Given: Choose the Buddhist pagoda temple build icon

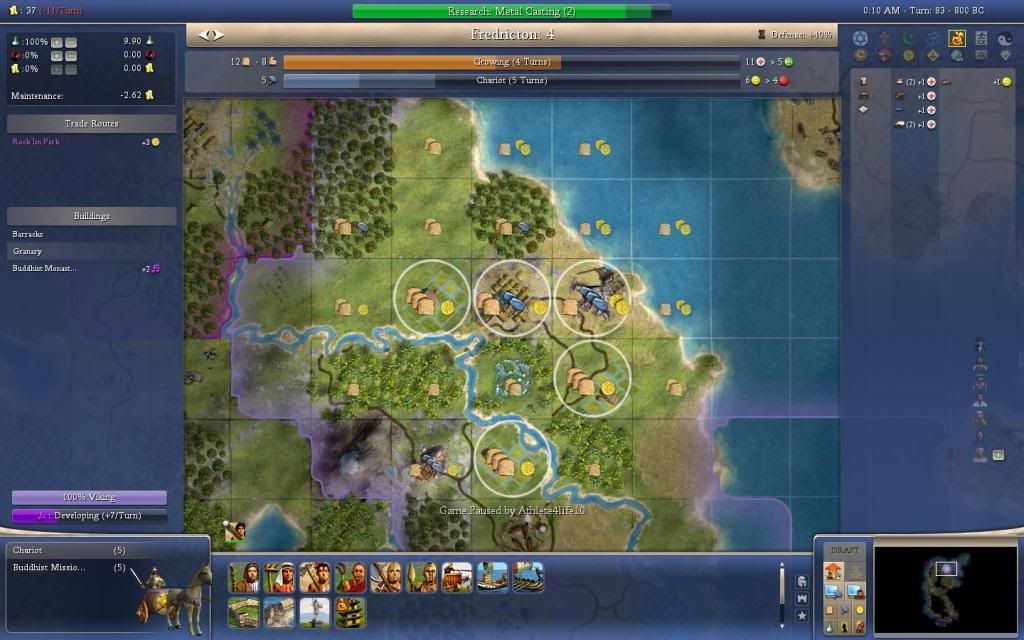Looking at the screenshot, I should click(x=349, y=610).
